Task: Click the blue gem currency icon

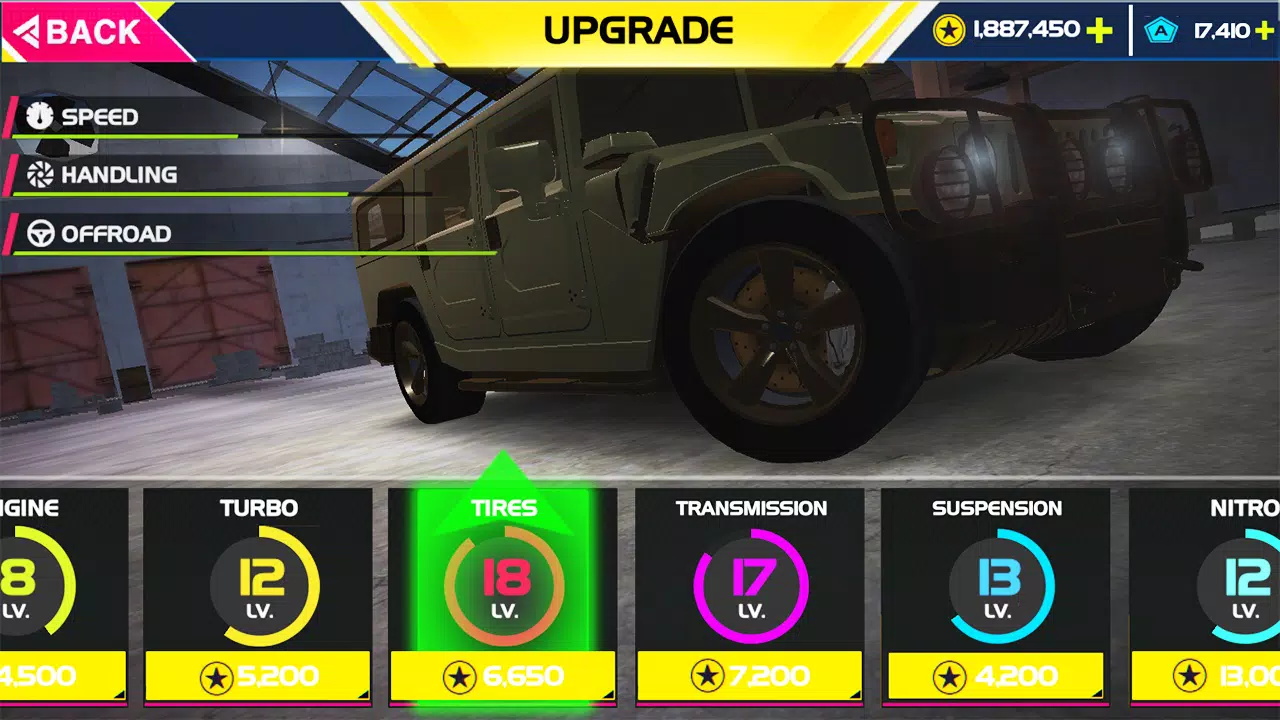Action: click(1160, 30)
